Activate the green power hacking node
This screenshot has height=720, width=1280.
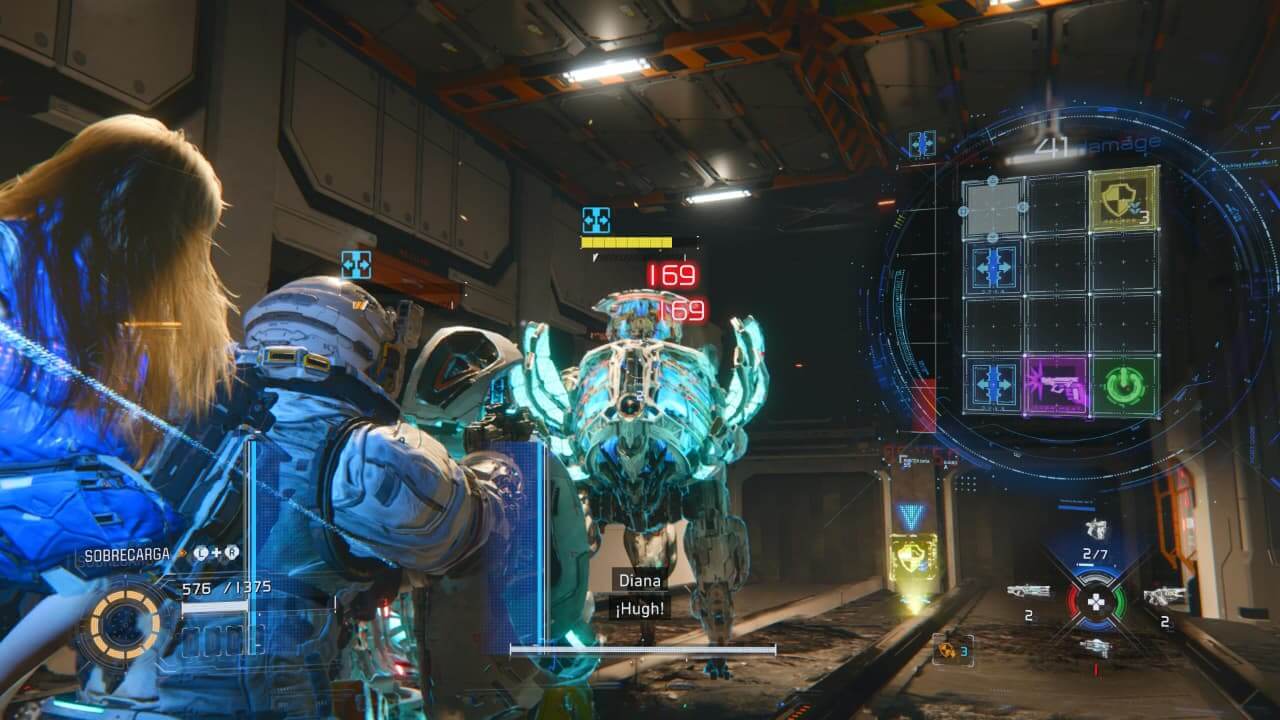[x=1124, y=385]
